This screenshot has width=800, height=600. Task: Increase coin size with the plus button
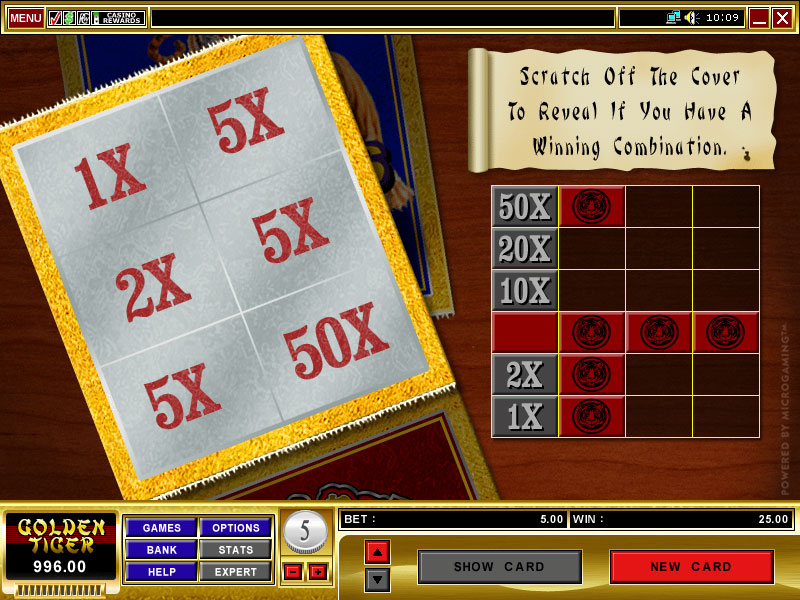click(318, 572)
